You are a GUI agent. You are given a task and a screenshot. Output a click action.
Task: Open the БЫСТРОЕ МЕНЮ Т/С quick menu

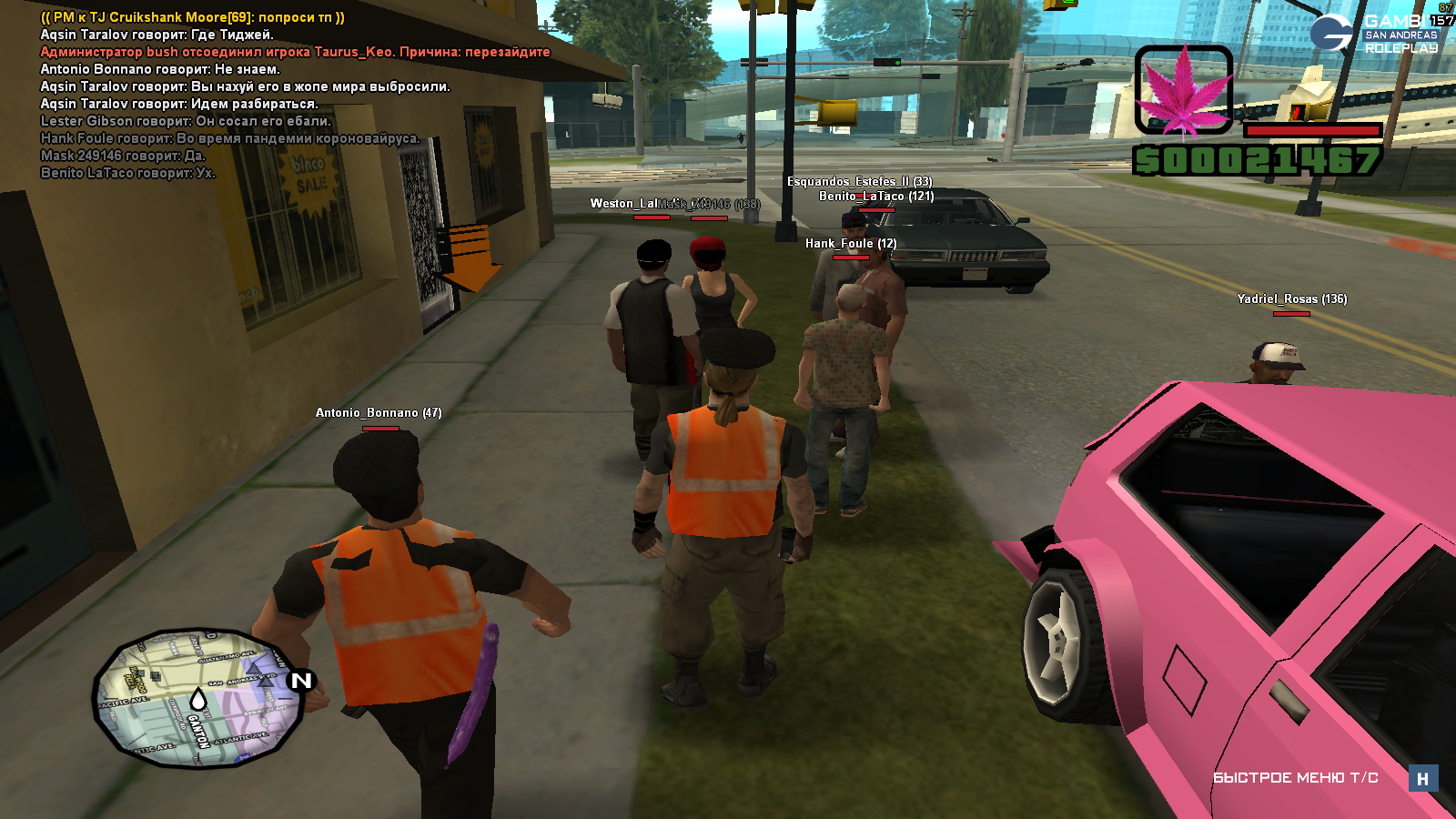point(1295,778)
